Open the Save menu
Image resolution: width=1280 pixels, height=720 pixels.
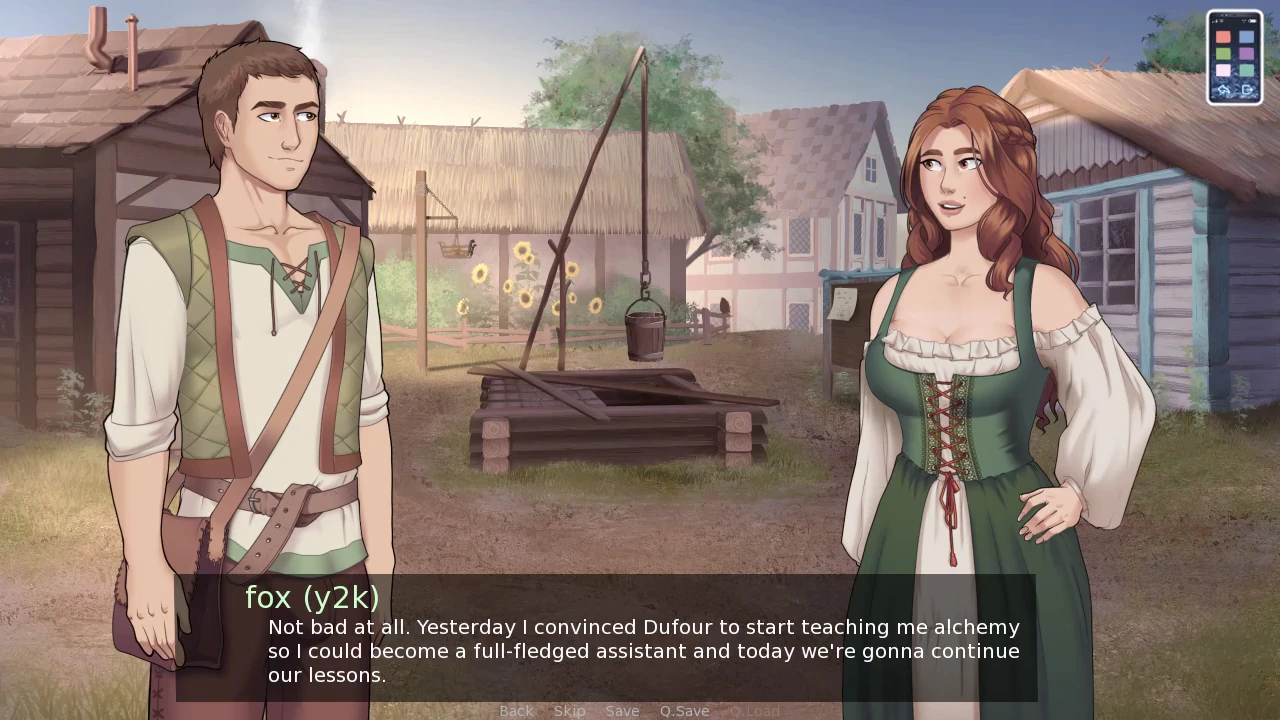(x=622, y=711)
